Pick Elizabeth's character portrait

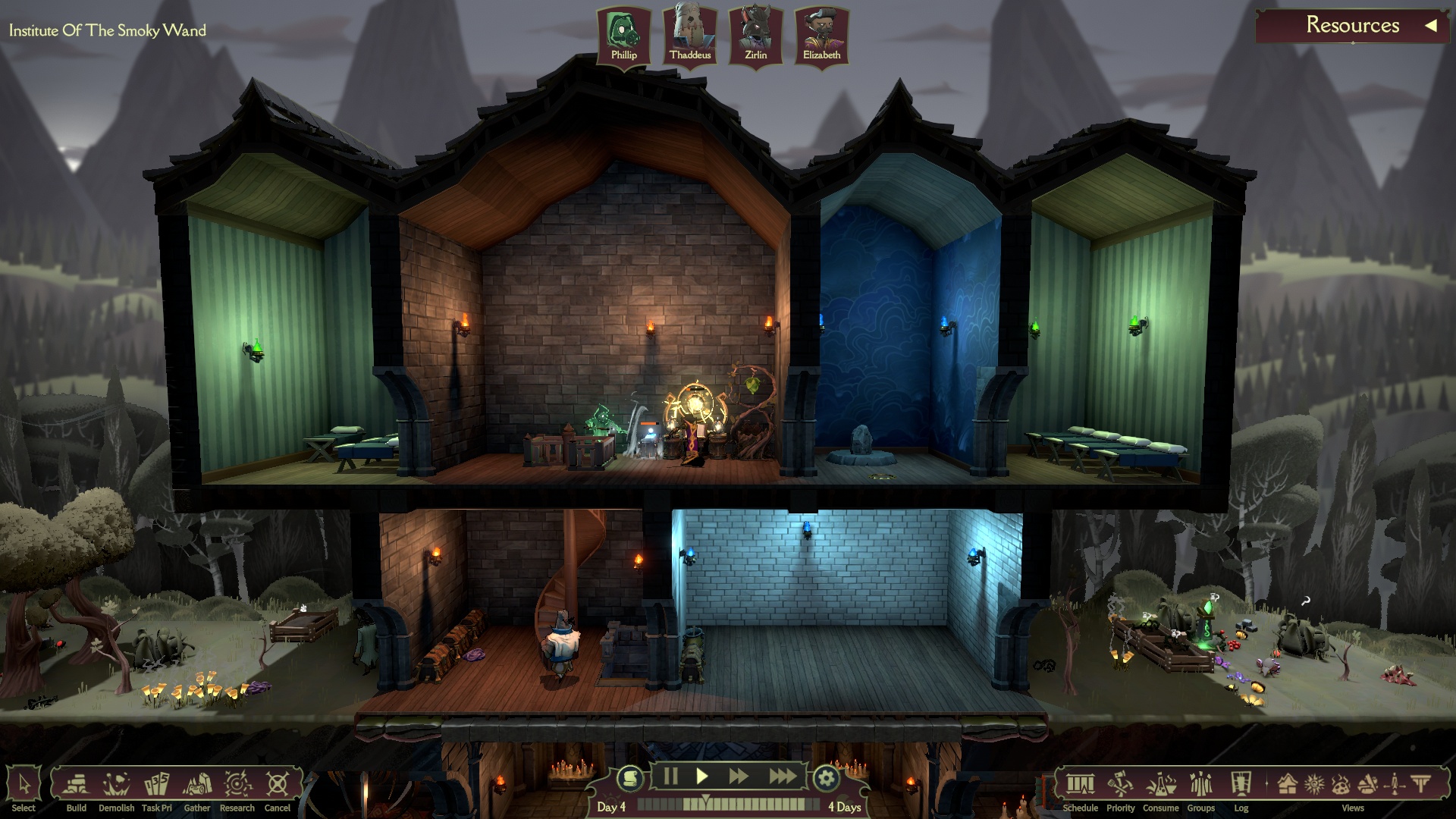coord(821,36)
